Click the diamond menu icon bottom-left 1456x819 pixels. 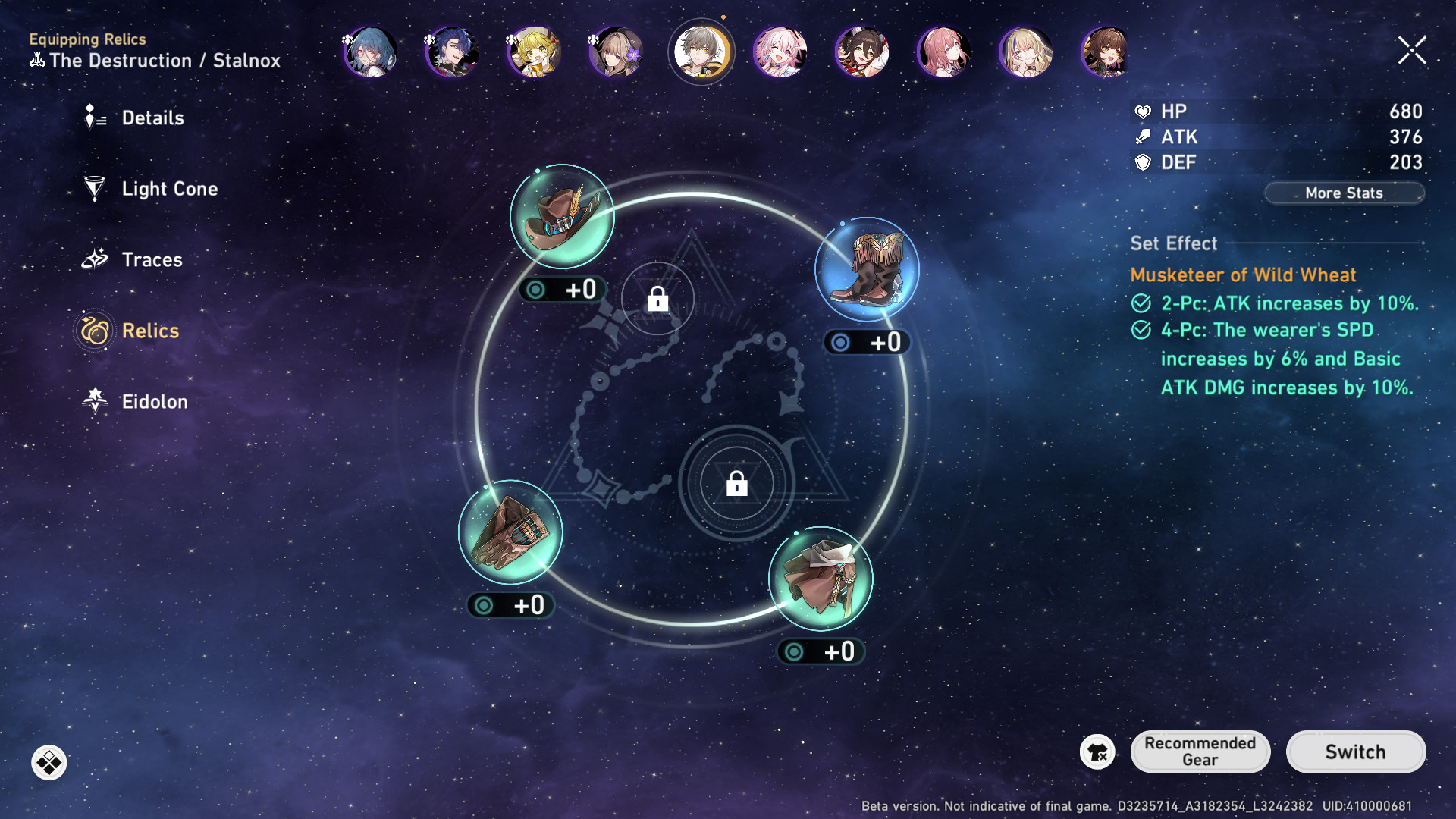click(x=49, y=763)
